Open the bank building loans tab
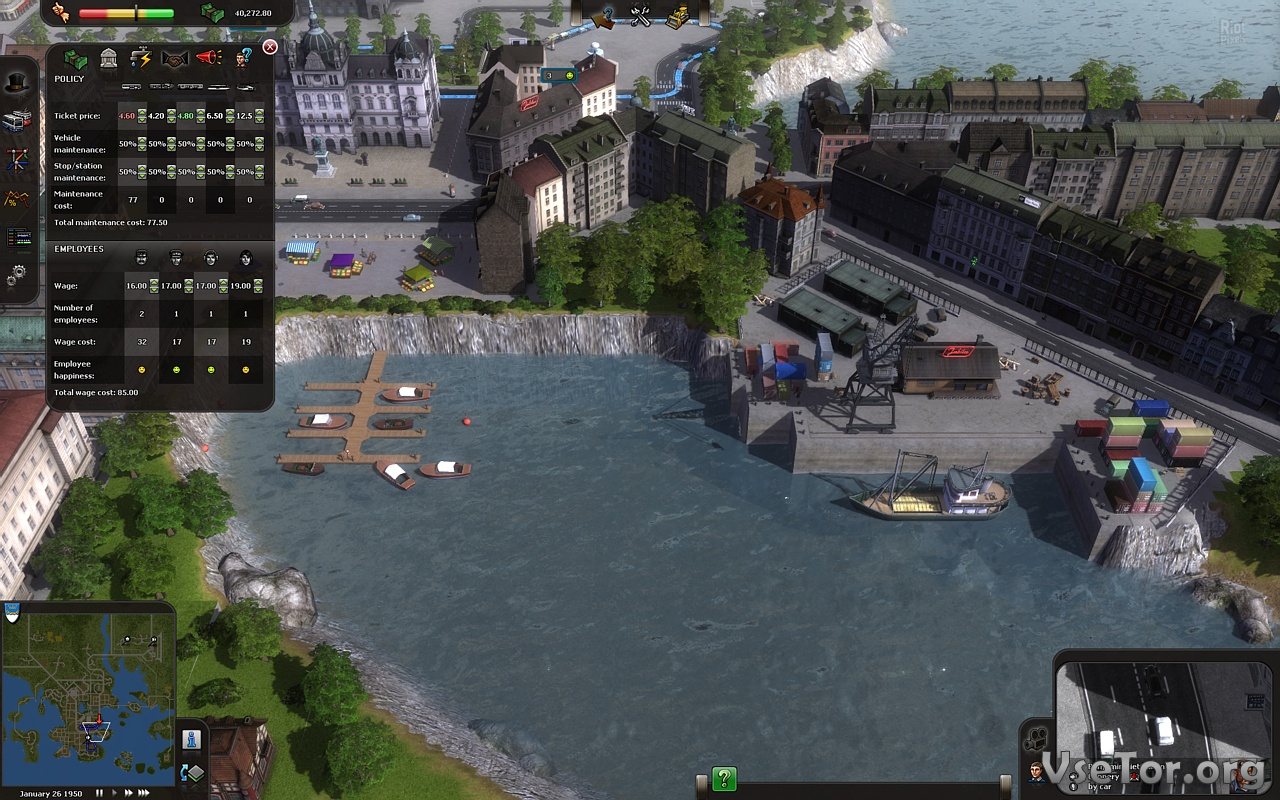Image resolution: width=1280 pixels, height=800 pixels. point(109,58)
